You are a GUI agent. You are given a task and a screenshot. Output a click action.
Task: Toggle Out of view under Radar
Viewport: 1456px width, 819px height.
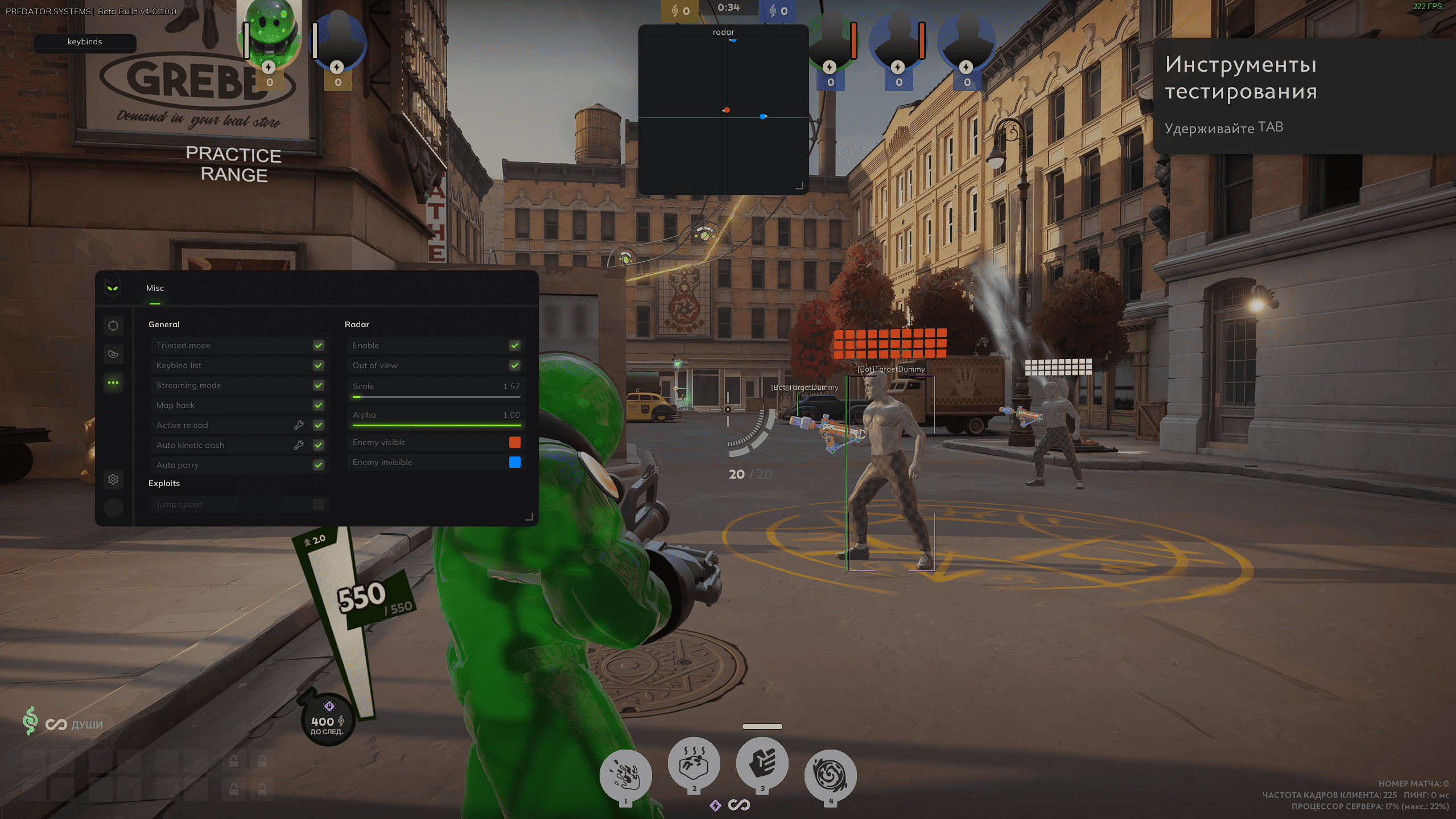pos(515,365)
